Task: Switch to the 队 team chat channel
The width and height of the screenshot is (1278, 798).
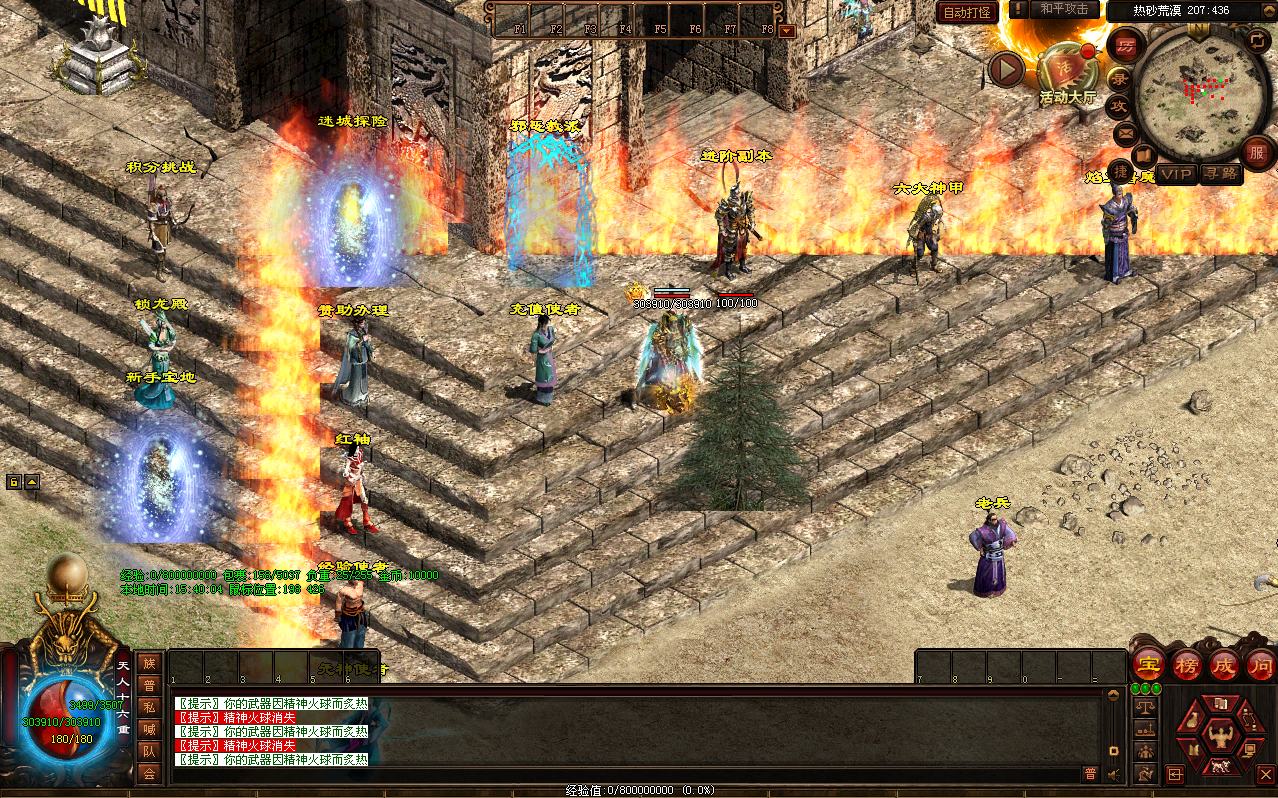Action: 149,751
